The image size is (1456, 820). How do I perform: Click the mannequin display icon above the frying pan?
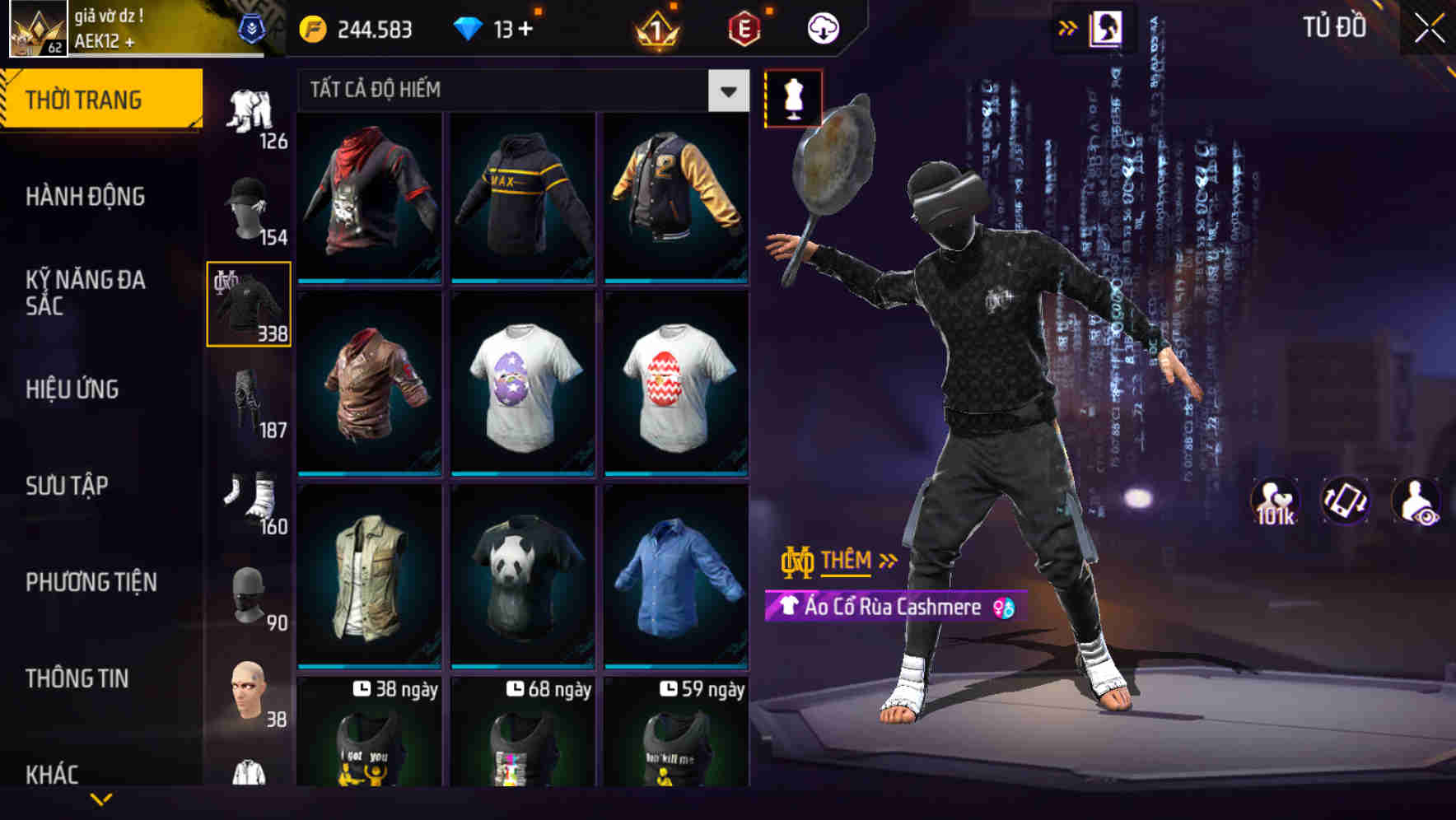[x=792, y=99]
